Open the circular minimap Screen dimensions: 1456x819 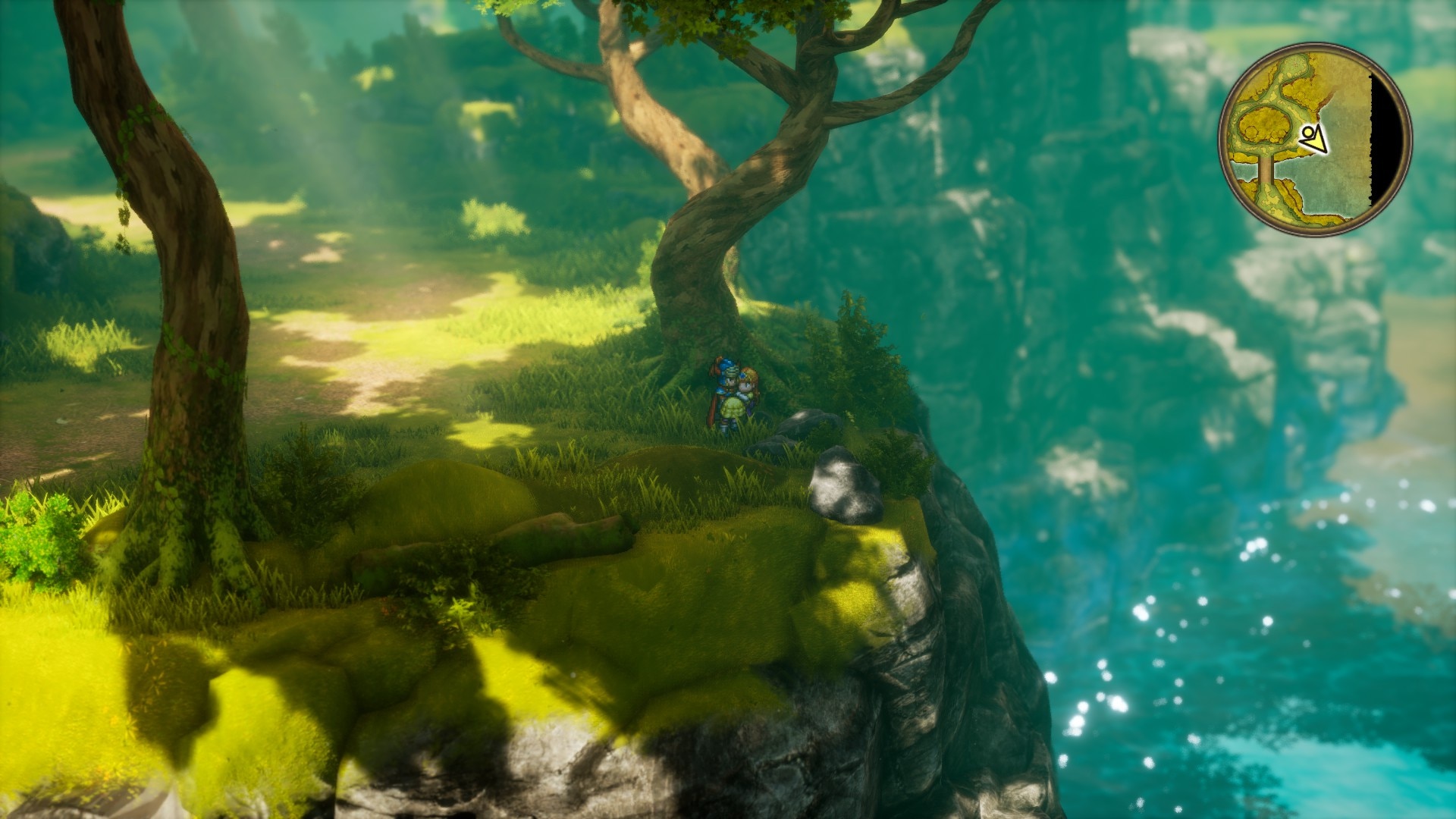1315,139
